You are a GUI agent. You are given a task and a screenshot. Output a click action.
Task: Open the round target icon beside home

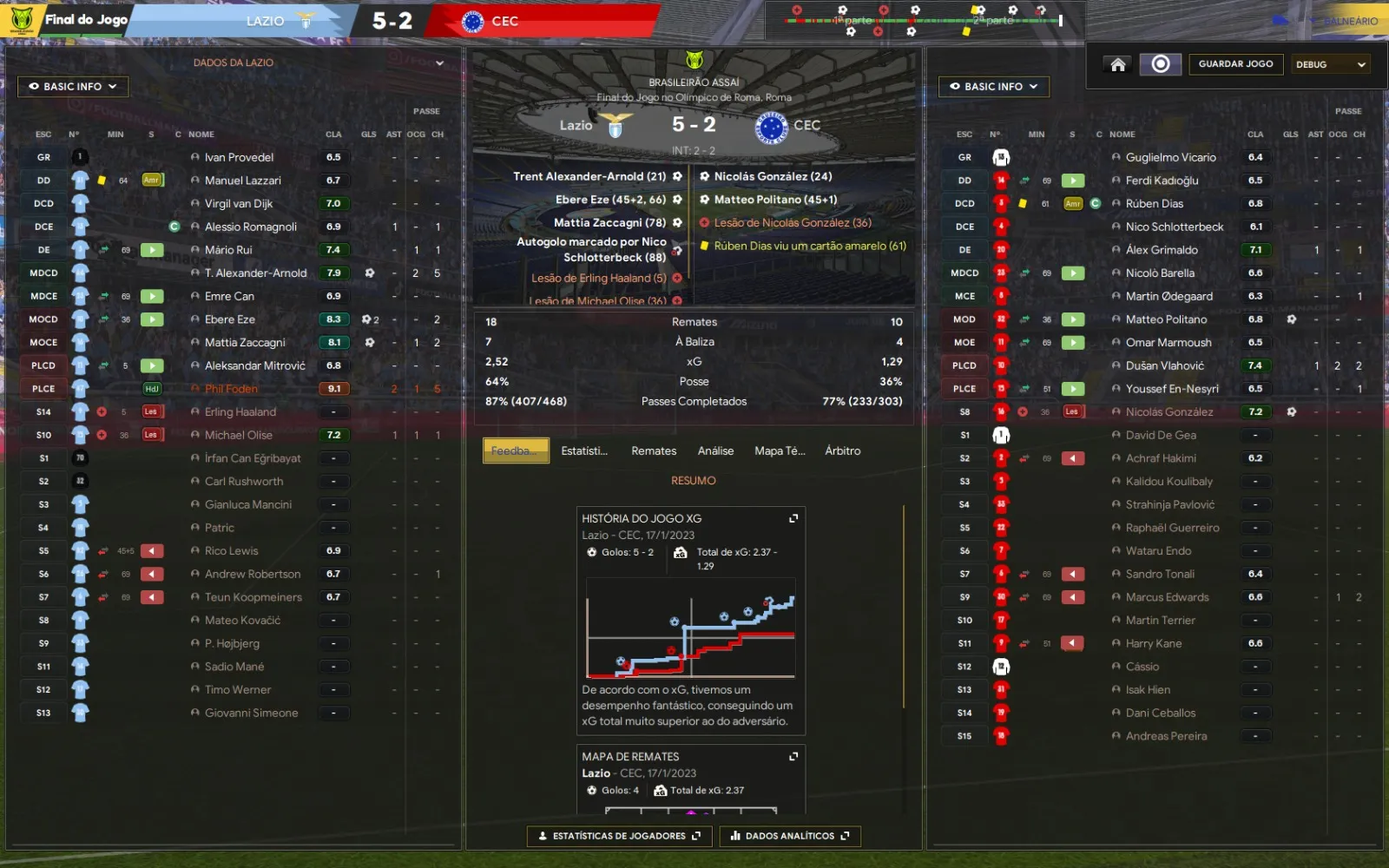[x=1161, y=64]
